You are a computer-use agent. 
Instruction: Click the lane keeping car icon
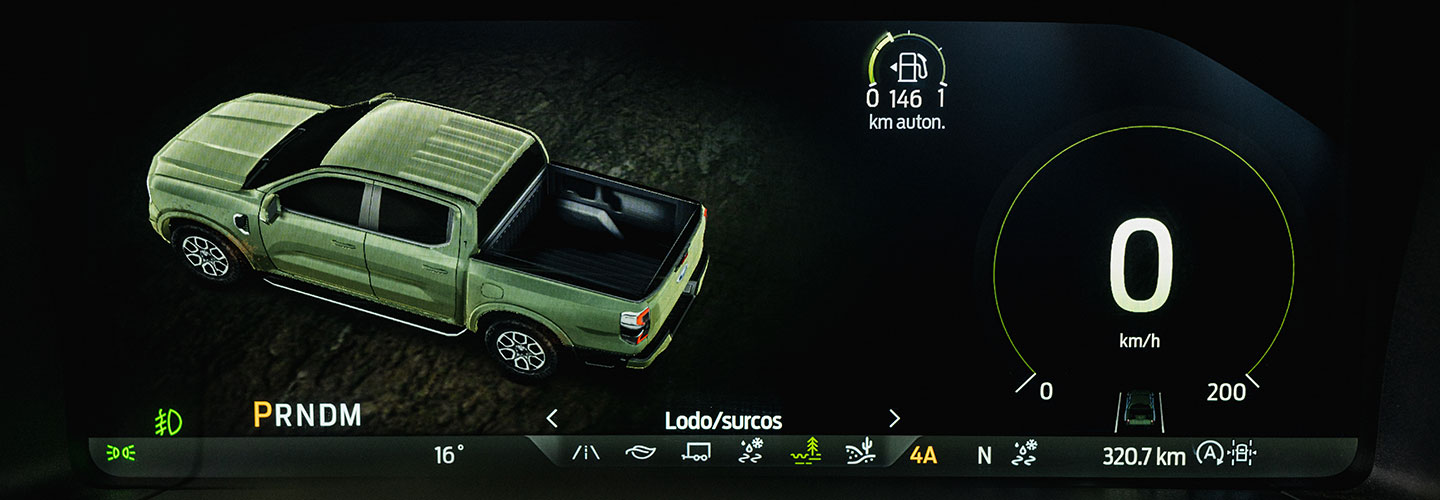tap(1138, 408)
